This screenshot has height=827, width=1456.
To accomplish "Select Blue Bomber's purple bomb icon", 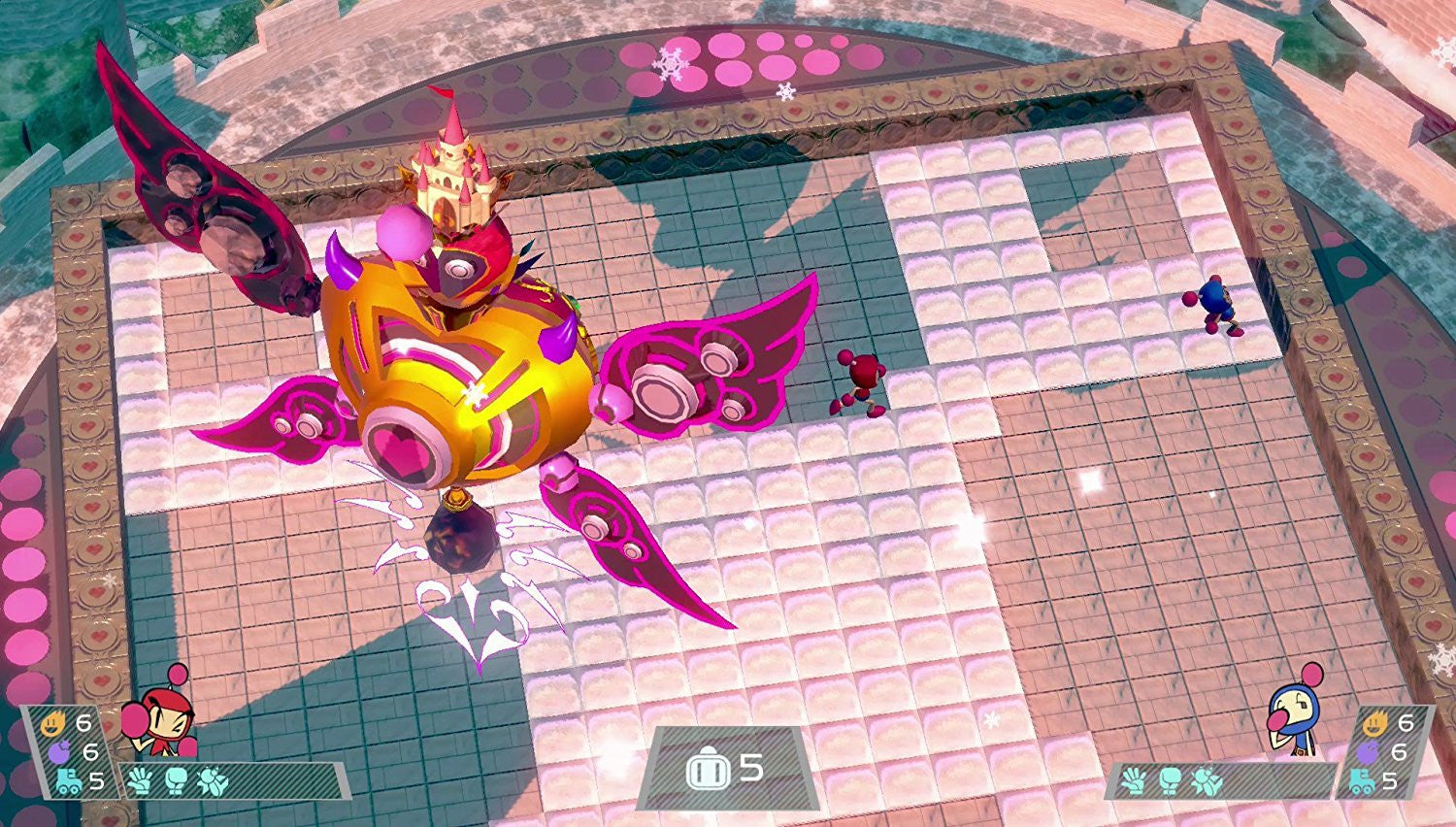I will [x=1369, y=751].
